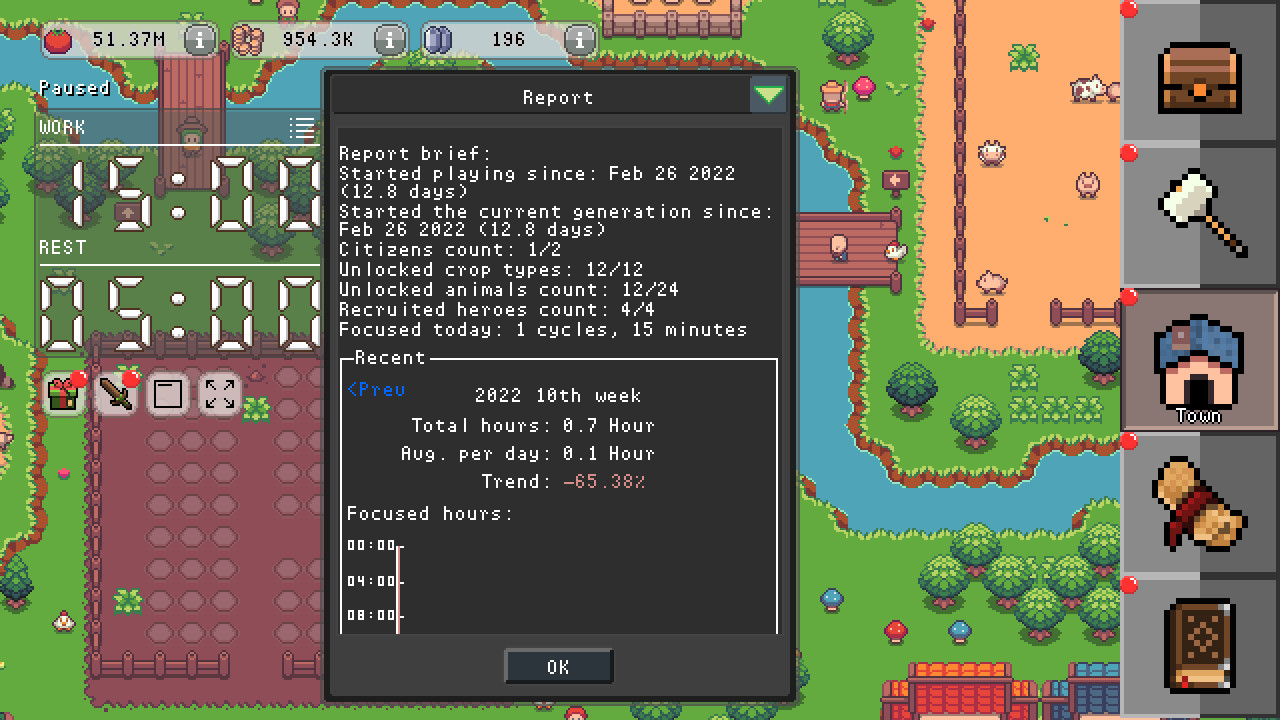Open the gift rewards box
The height and width of the screenshot is (720, 1280).
(x=63, y=394)
